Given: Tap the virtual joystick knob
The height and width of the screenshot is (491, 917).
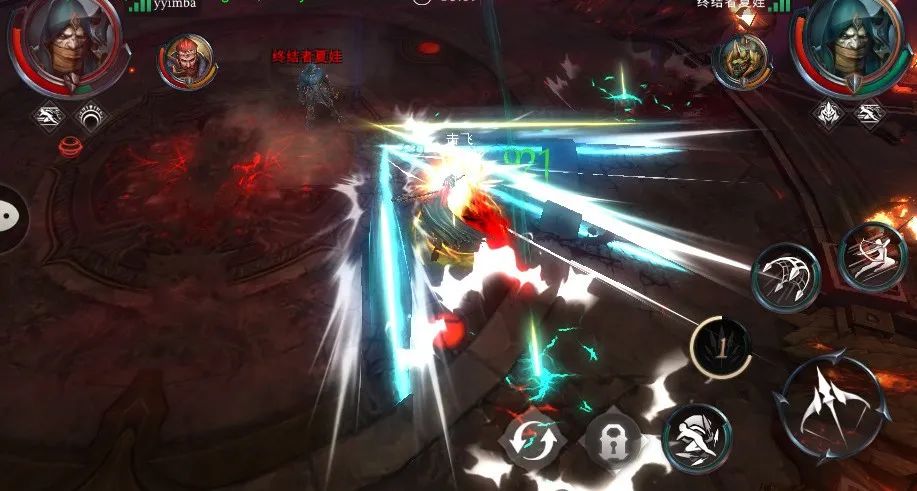Looking at the screenshot, I should tap(10, 215).
